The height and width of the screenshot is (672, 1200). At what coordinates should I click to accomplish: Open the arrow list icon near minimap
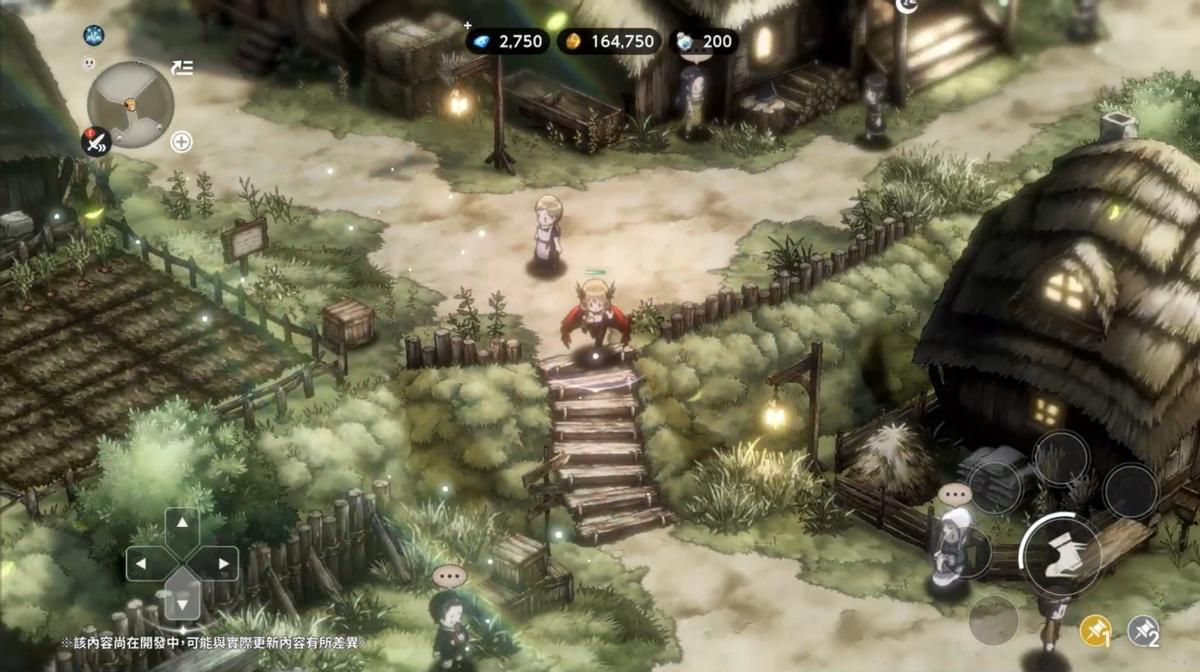coord(182,68)
